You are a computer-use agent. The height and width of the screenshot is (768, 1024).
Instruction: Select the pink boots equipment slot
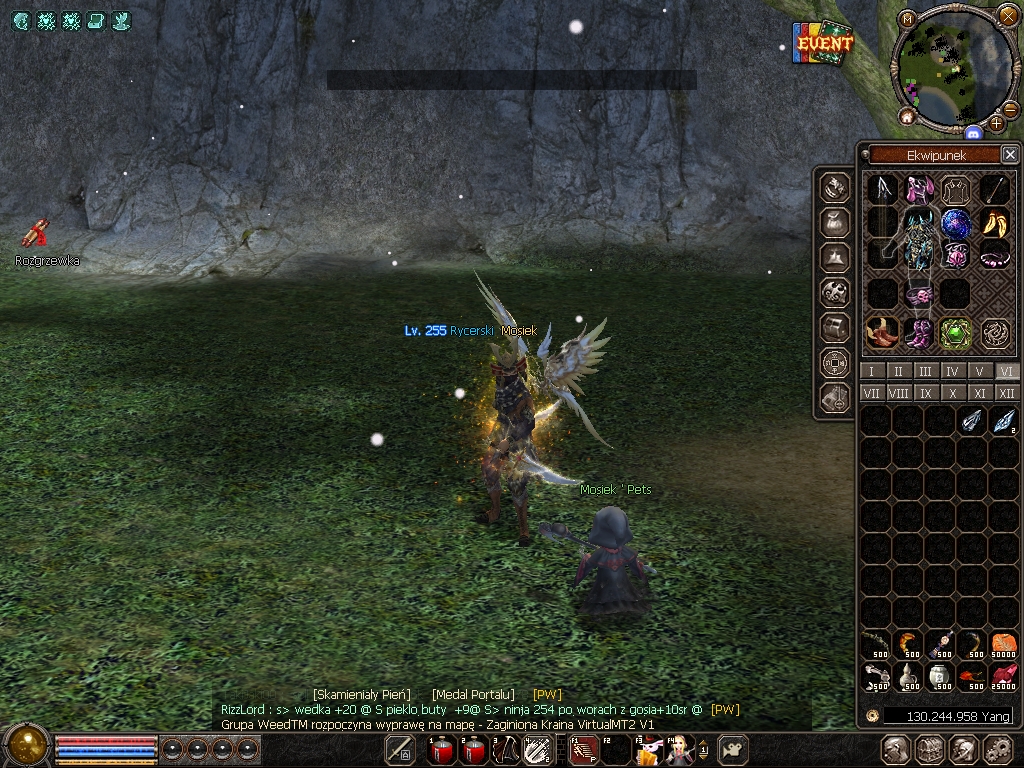[919, 333]
